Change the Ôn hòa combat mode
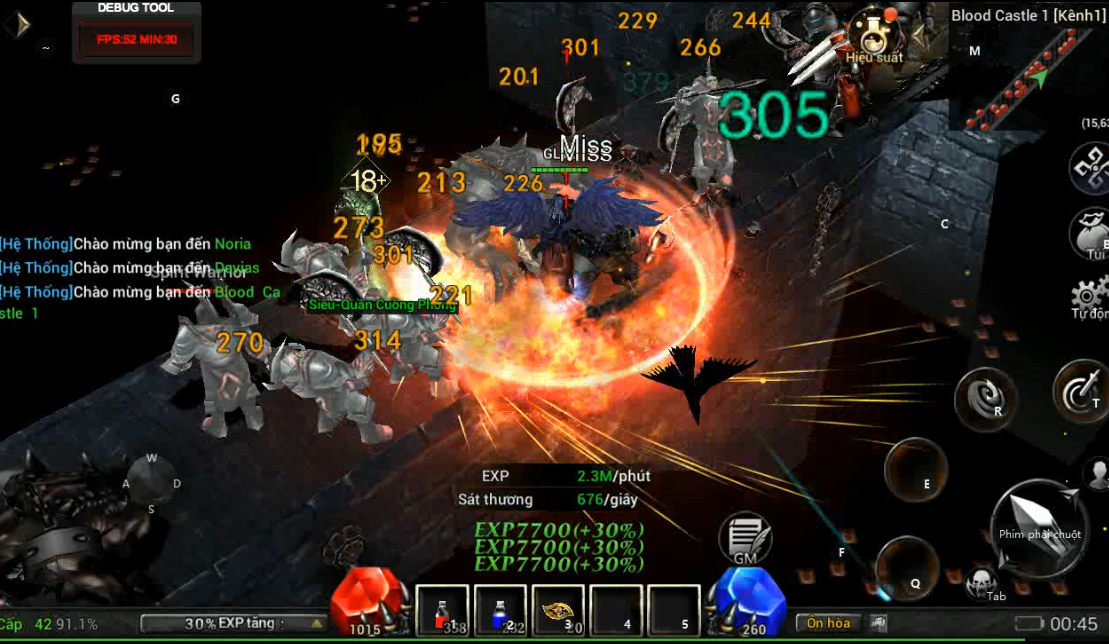 [x=828, y=623]
